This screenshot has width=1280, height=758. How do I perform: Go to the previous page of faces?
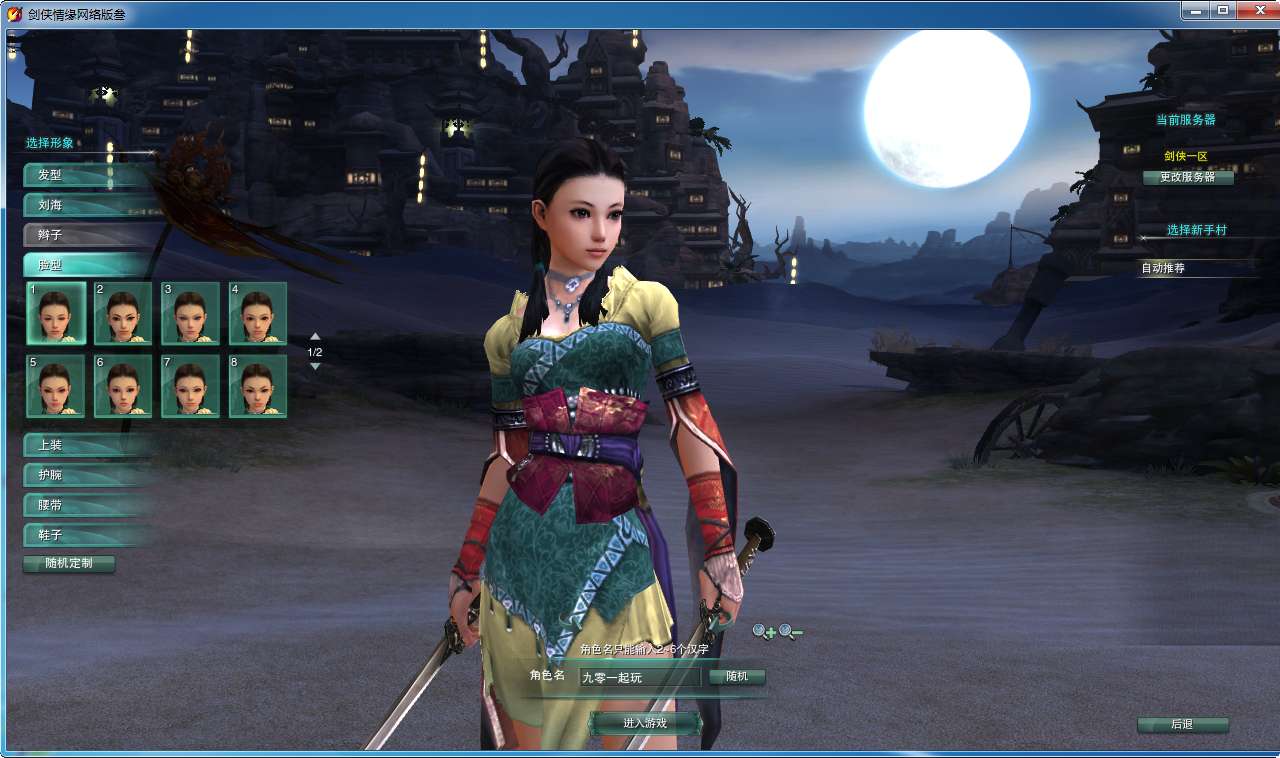(315, 337)
